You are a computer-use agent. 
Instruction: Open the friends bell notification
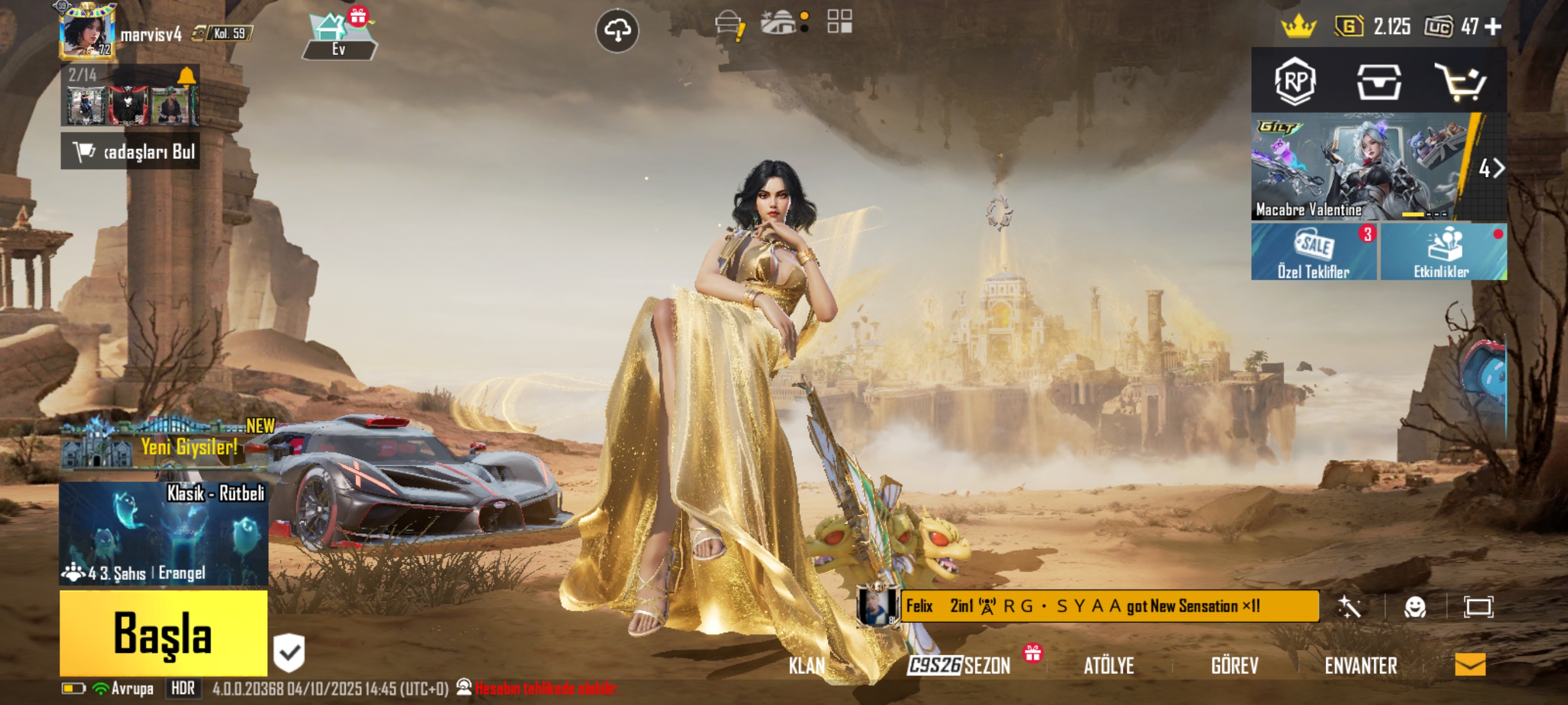tap(186, 76)
